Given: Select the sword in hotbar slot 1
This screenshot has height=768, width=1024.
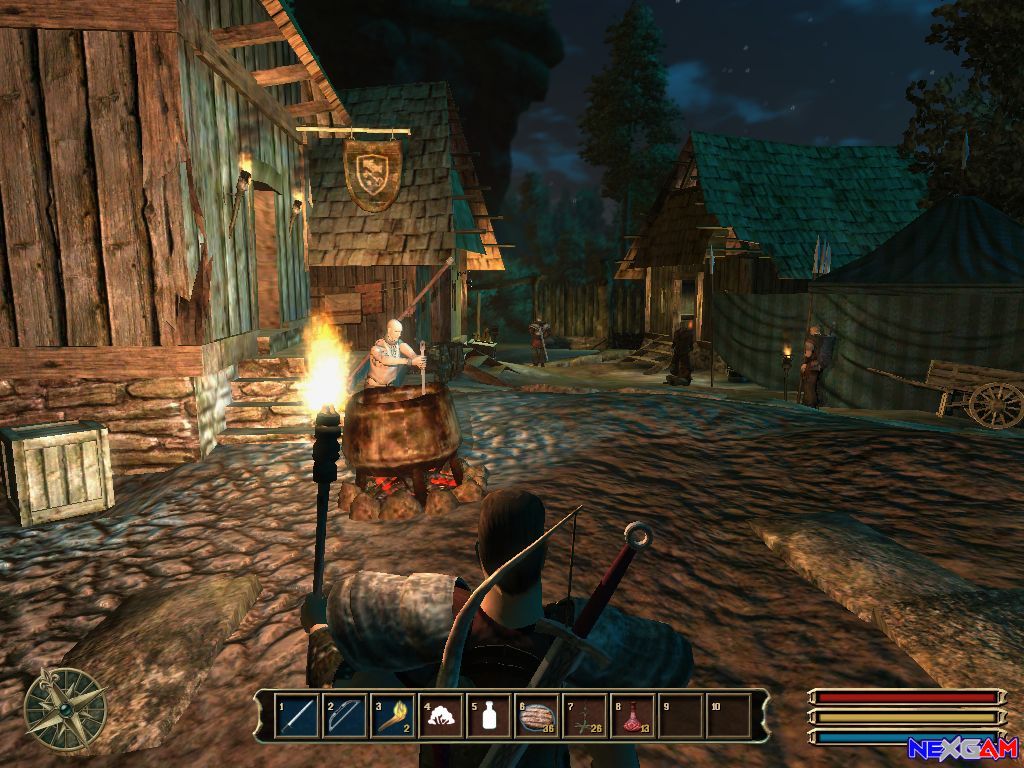Looking at the screenshot, I should click(x=297, y=716).
